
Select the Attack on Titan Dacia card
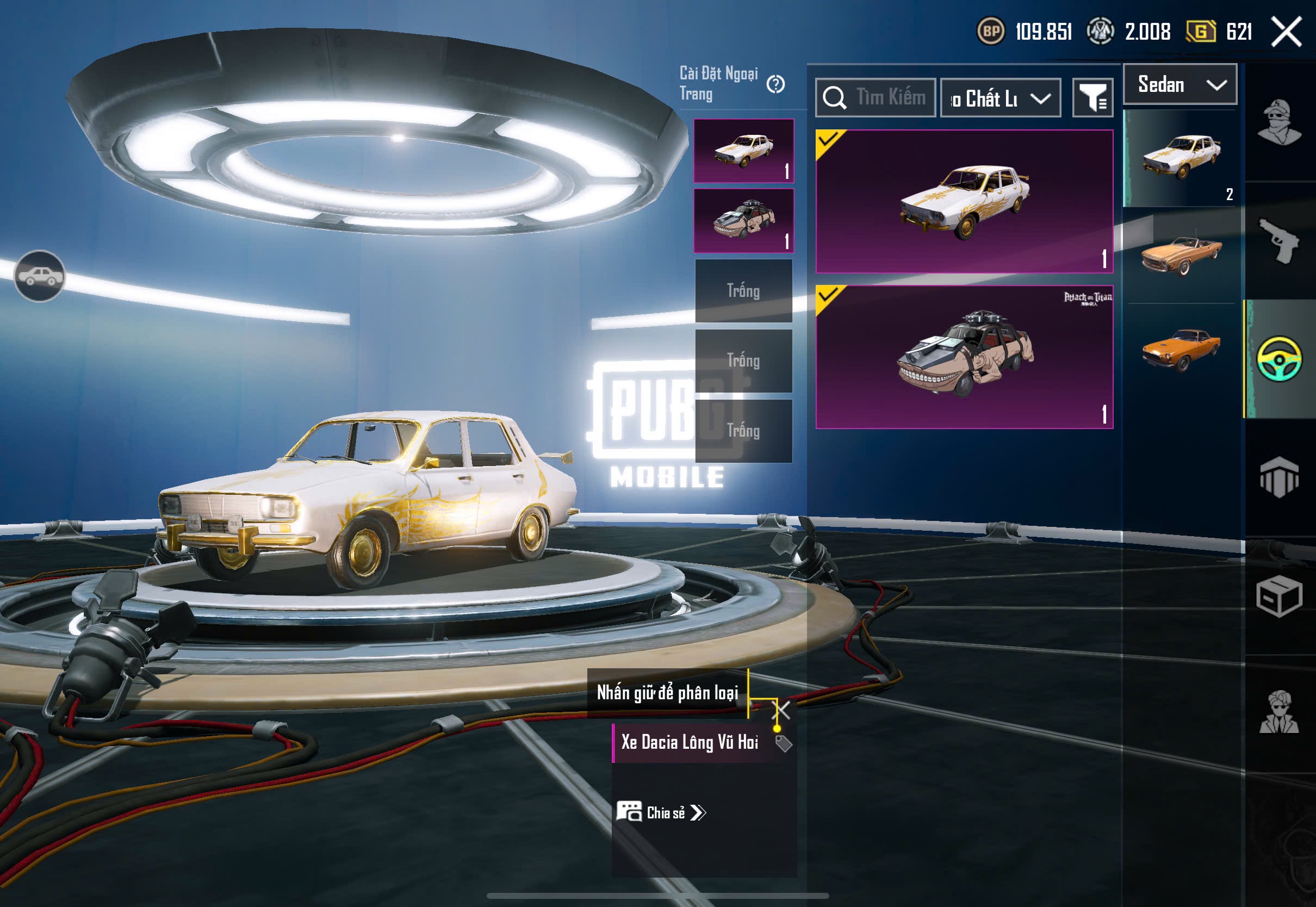click(964, 357)
